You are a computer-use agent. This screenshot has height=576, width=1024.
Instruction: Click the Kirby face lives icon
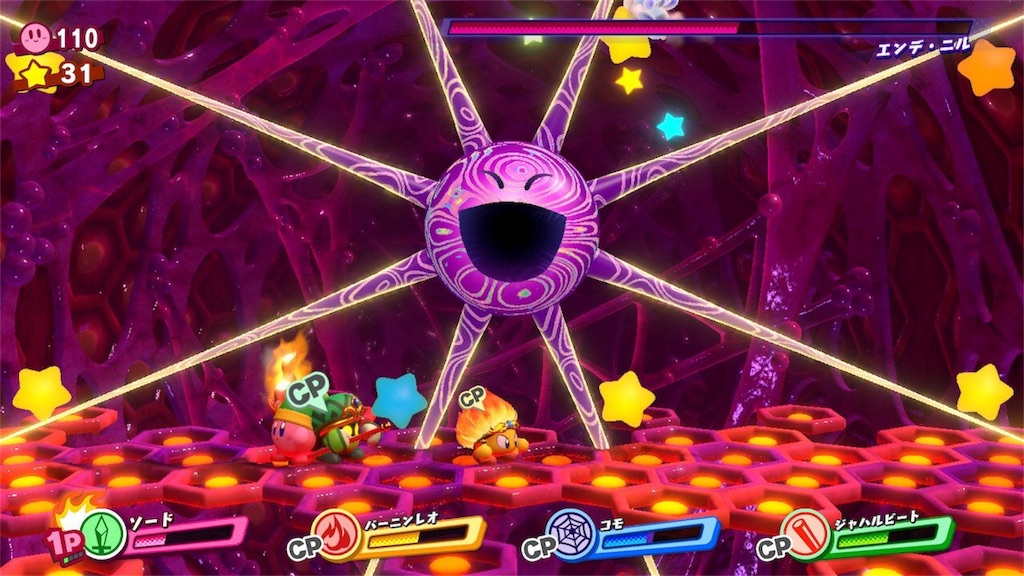coord(36,38)
